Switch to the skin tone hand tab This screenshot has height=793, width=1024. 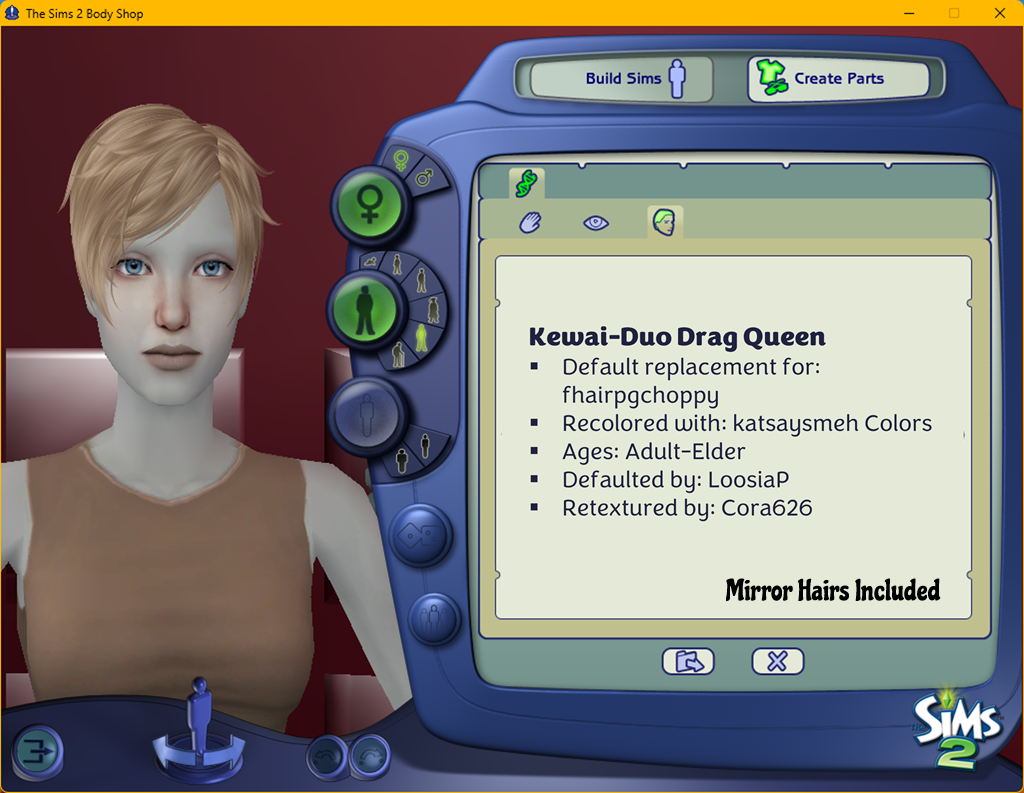point(530,222)
